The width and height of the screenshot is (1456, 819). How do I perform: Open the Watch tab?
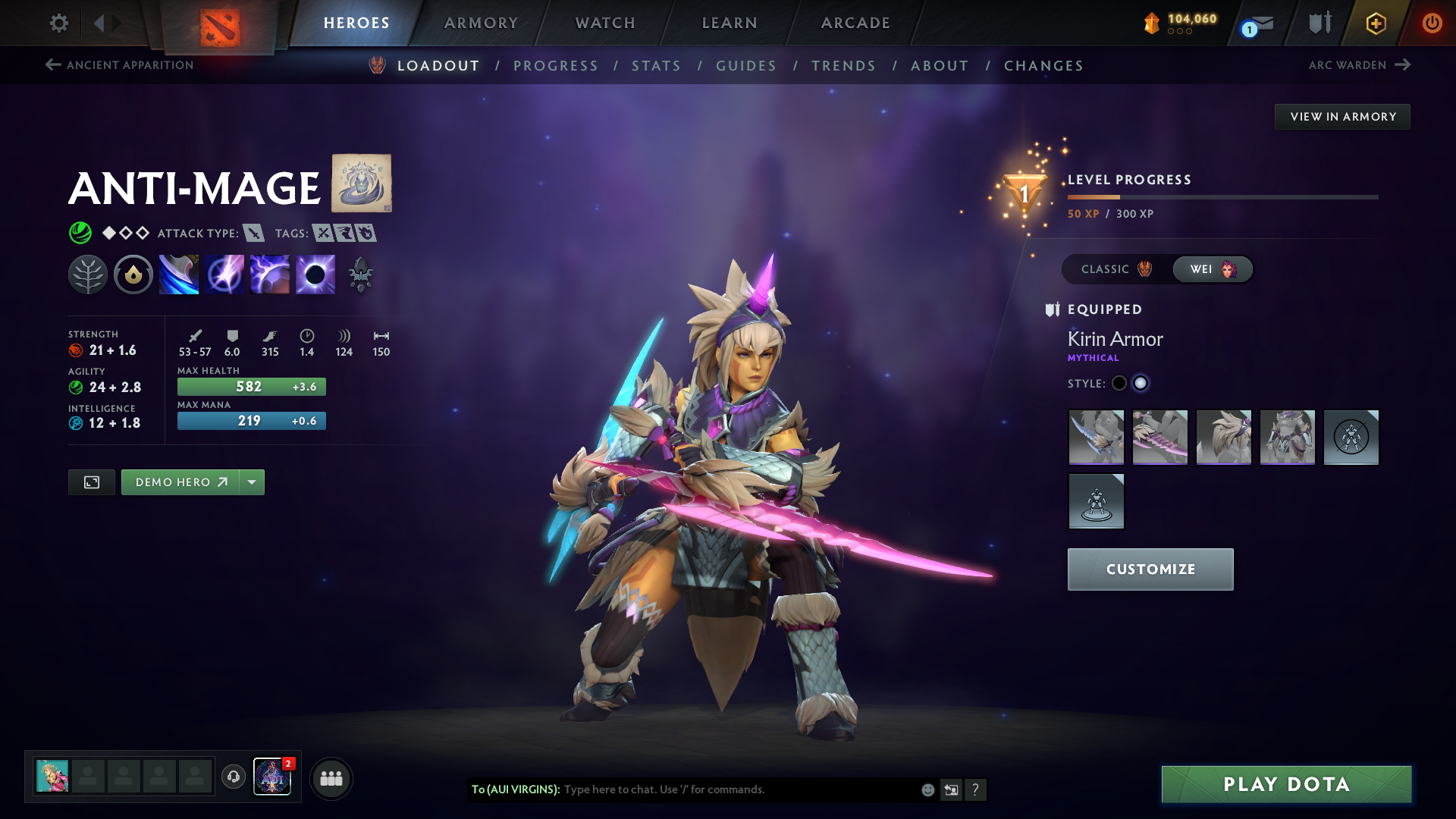(605, 23)
